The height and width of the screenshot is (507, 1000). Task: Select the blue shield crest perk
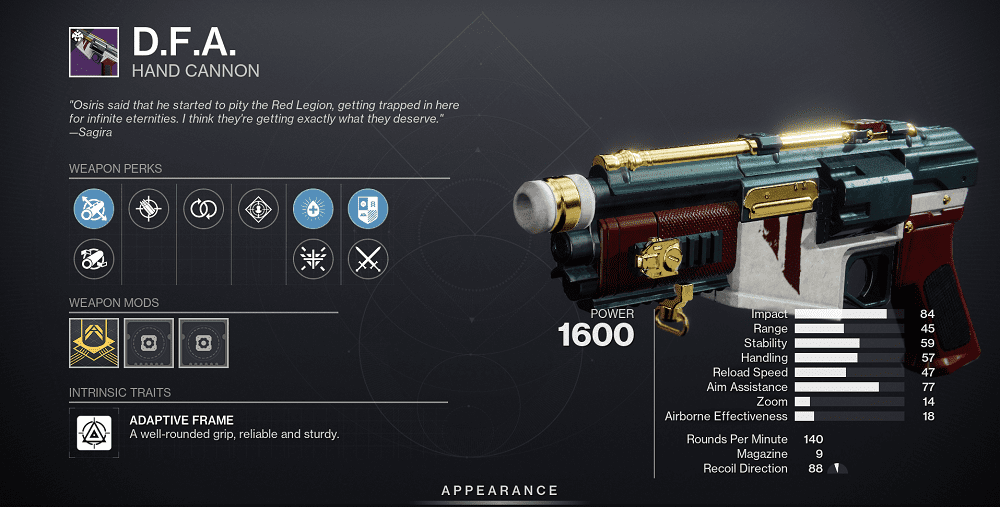pos(367,209)
